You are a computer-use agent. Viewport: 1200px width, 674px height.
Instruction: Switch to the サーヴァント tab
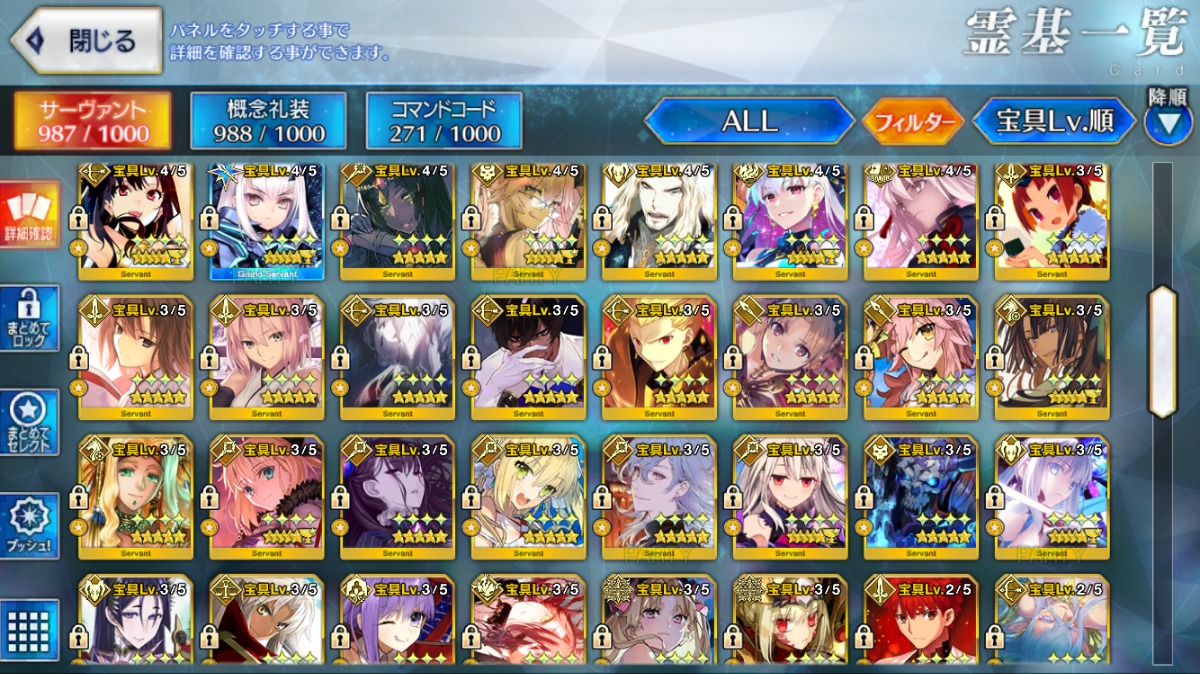point(92,121)
